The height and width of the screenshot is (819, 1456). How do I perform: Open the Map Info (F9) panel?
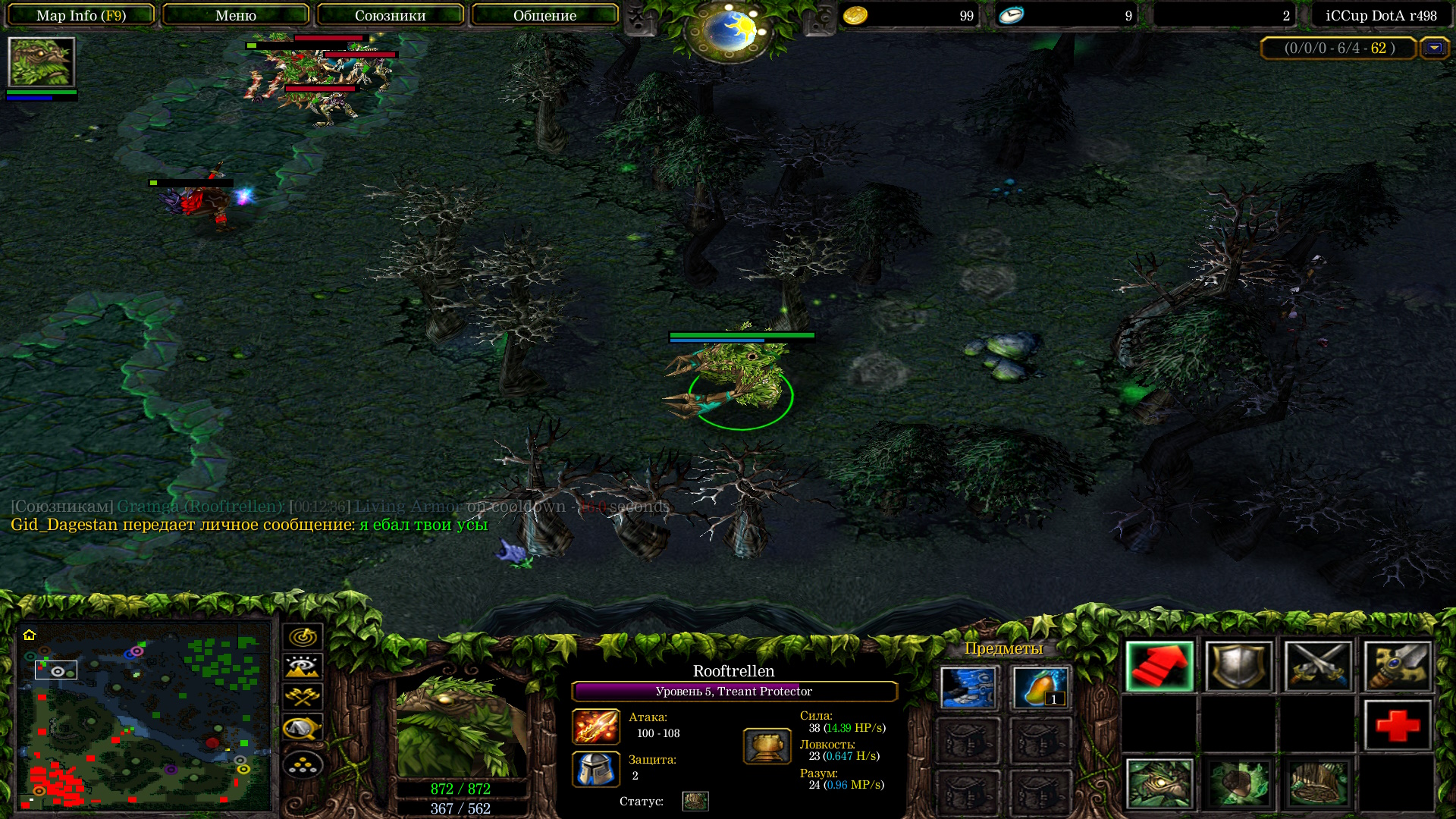pyautogui.click(x=81, y=15)
